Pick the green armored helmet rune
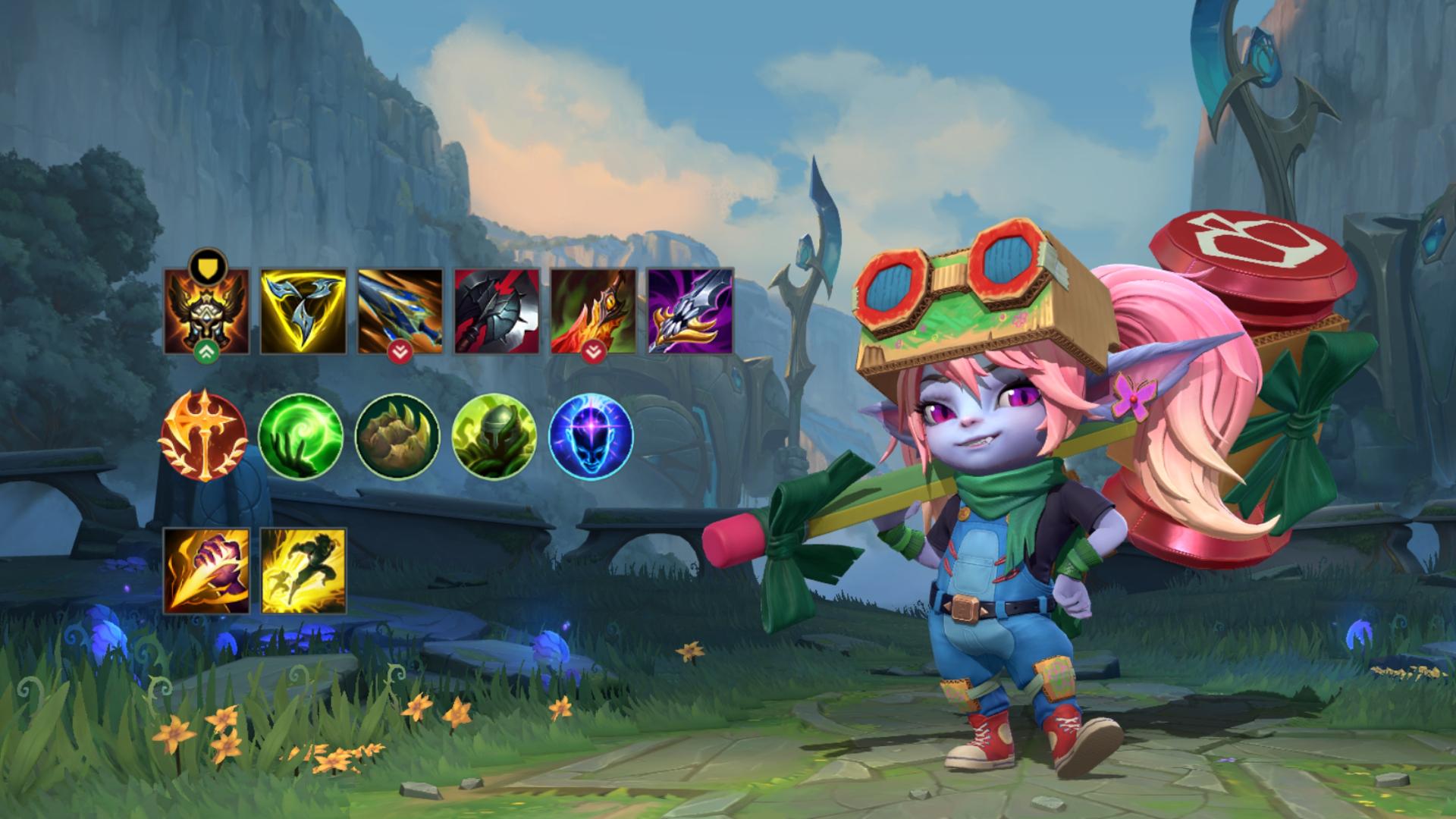This screenshot has height=819, width=1456. tap(494, 436)
